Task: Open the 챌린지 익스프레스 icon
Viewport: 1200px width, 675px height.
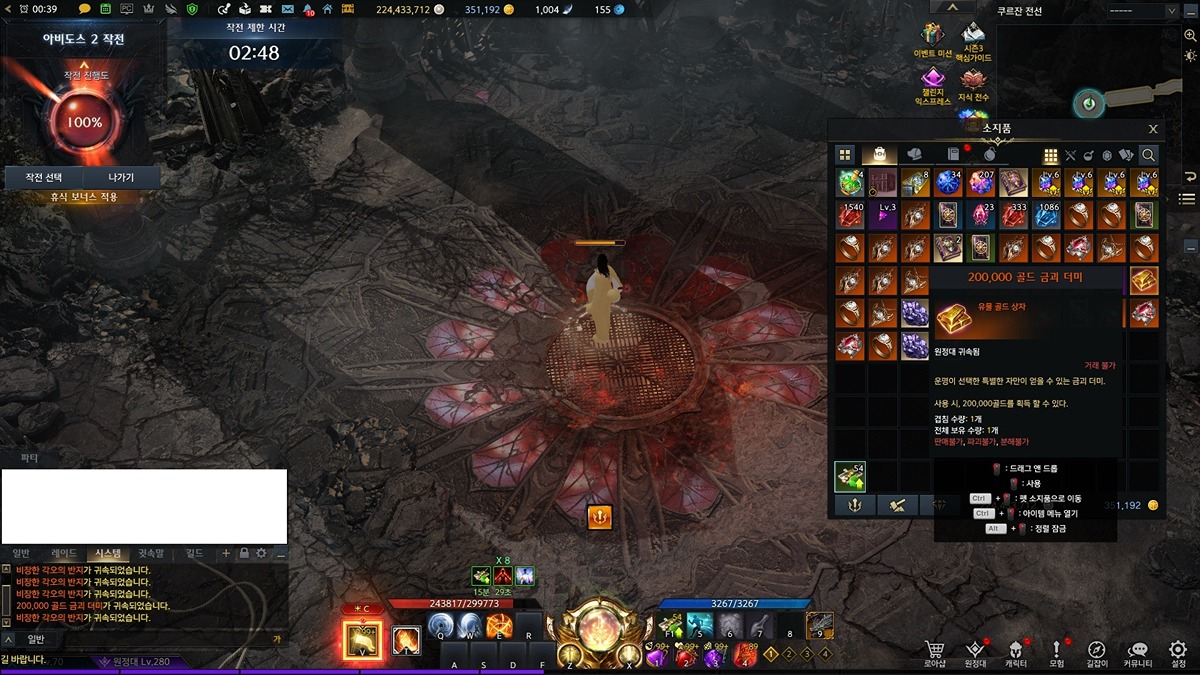Action: [x=932, y=81]
